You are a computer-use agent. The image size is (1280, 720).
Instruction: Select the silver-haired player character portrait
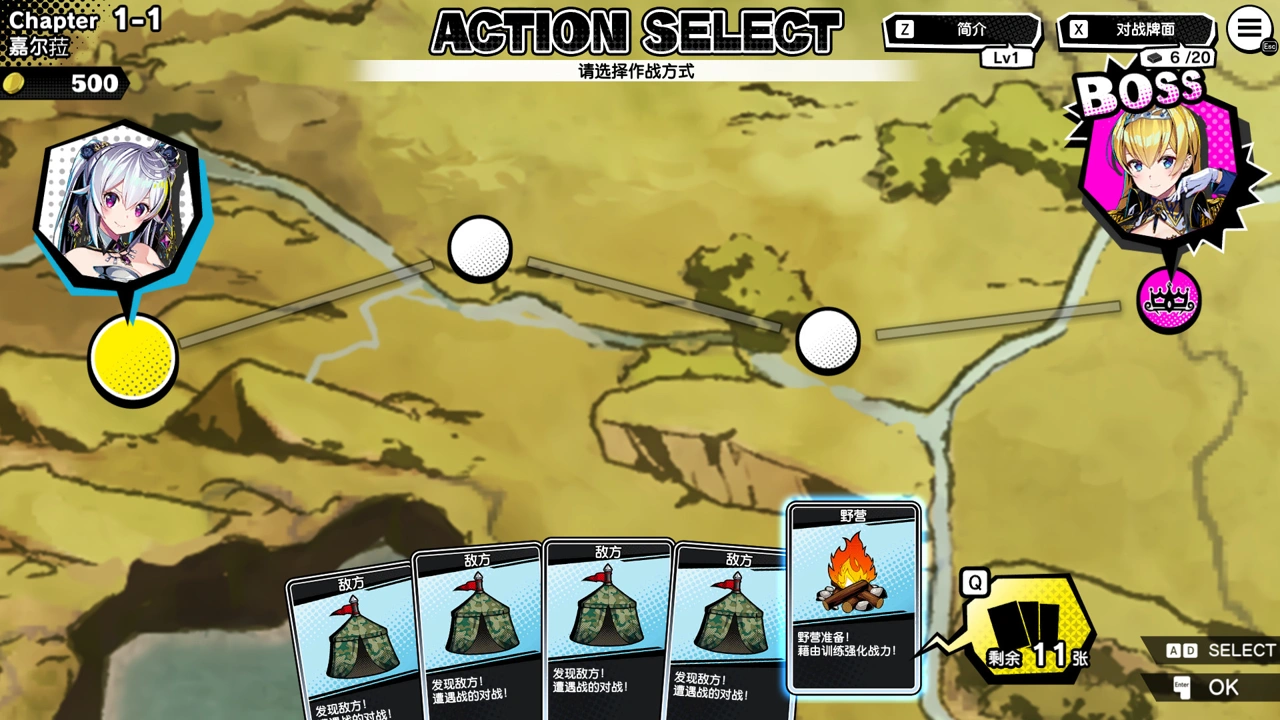pos(118,207)
